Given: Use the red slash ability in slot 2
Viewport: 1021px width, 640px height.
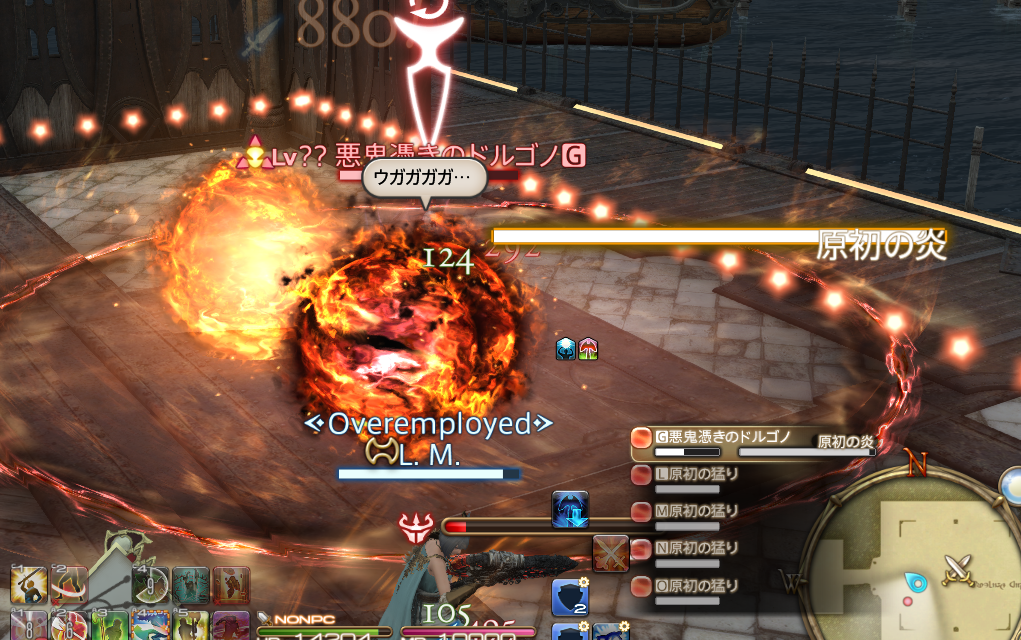Looking at the screenshot, I should tap(69, 586).
